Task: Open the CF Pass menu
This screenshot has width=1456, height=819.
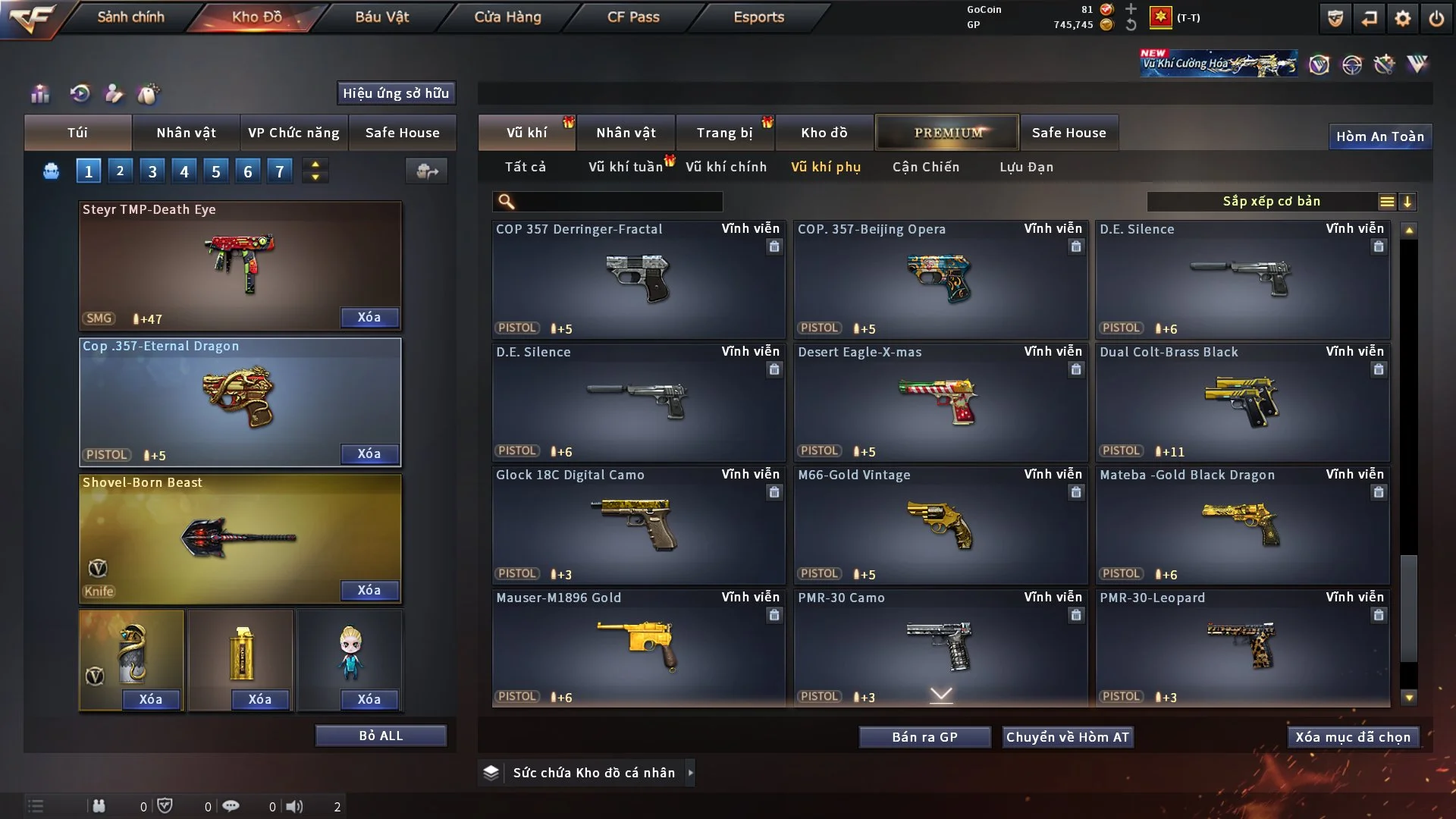Action: [x=633, y=17]
